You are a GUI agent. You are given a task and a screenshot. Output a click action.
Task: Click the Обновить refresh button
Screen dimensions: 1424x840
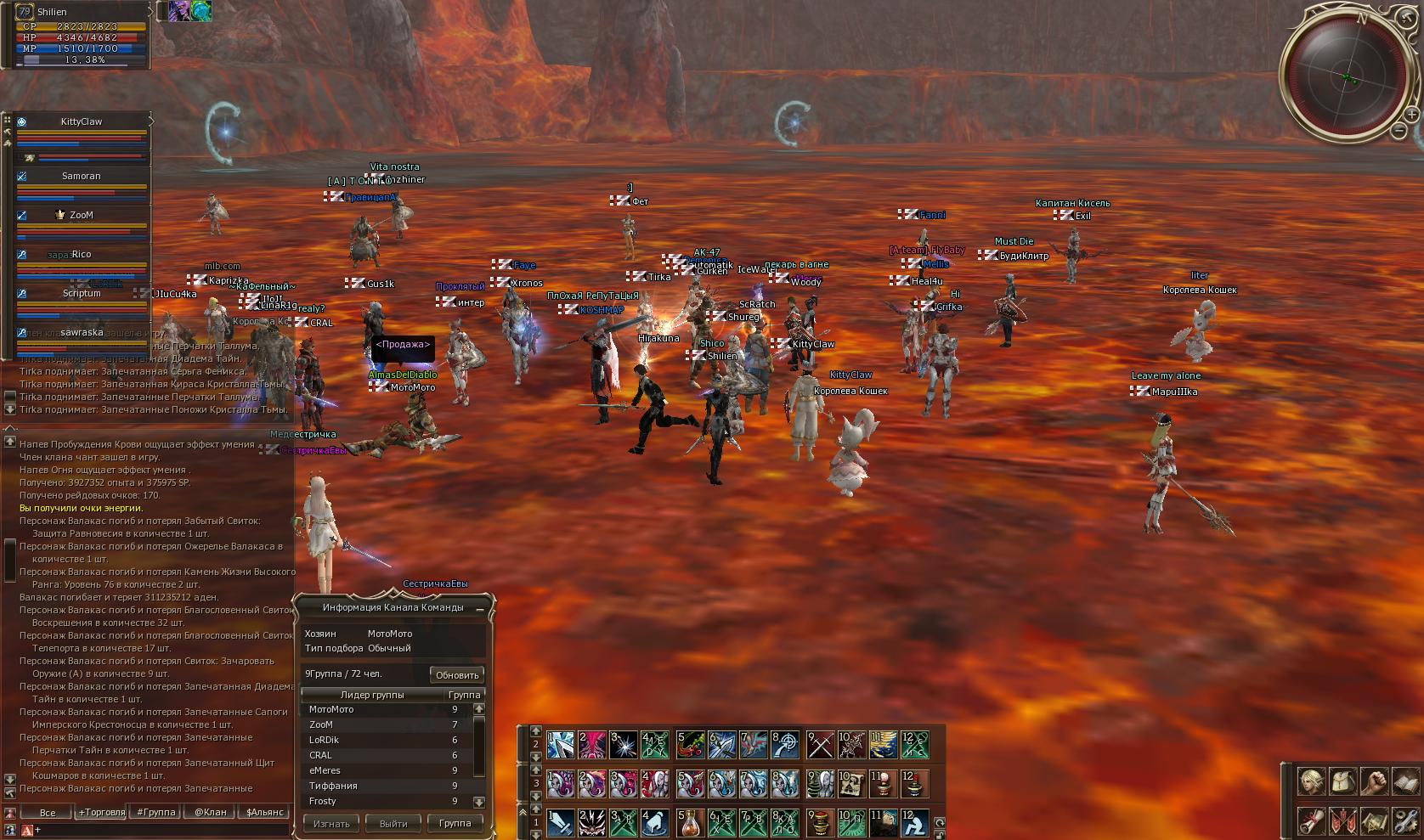(457, 675)
